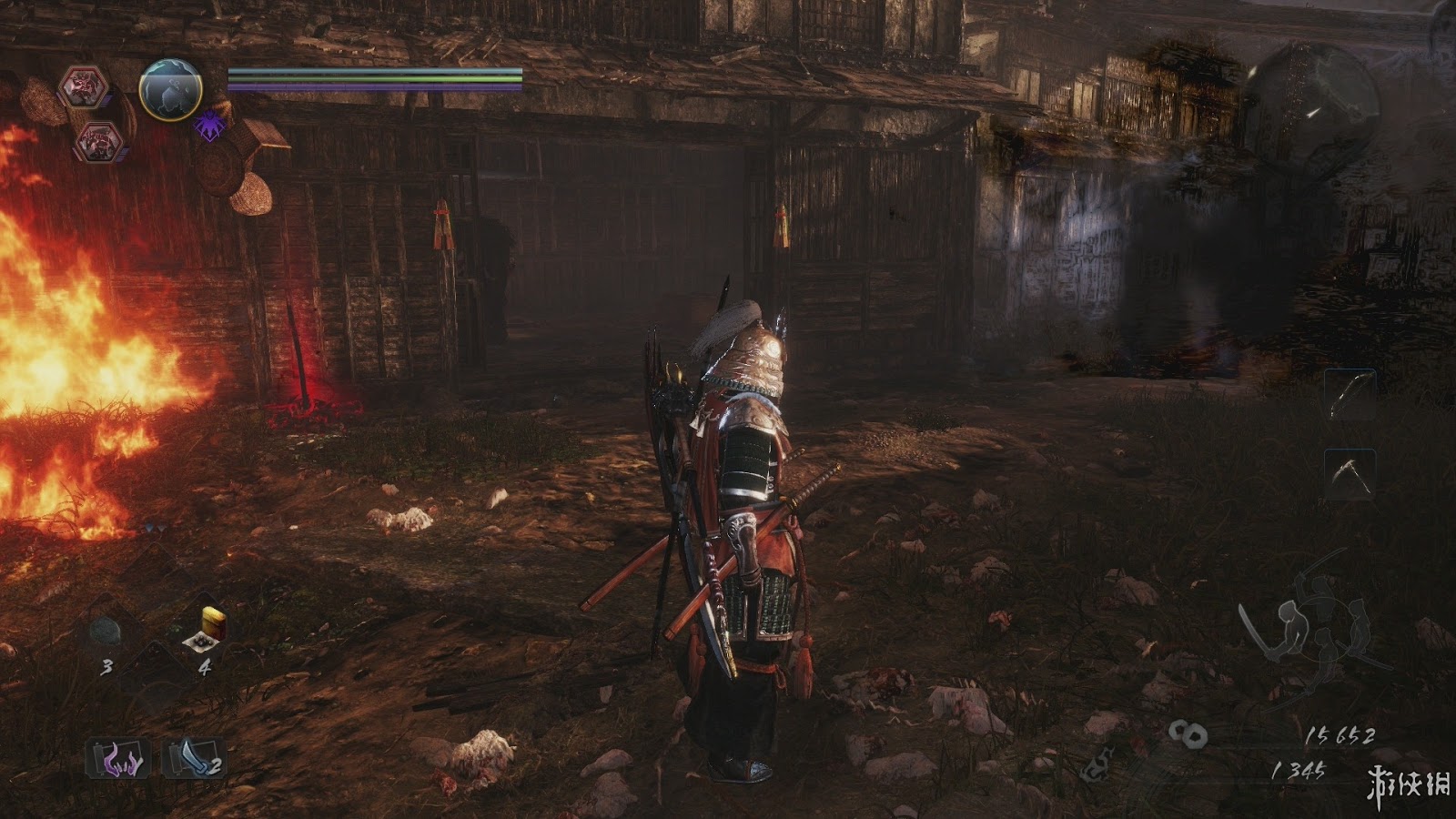Select the purple flame scroll shortcut

pyautogui.click(x=120, y=759)
